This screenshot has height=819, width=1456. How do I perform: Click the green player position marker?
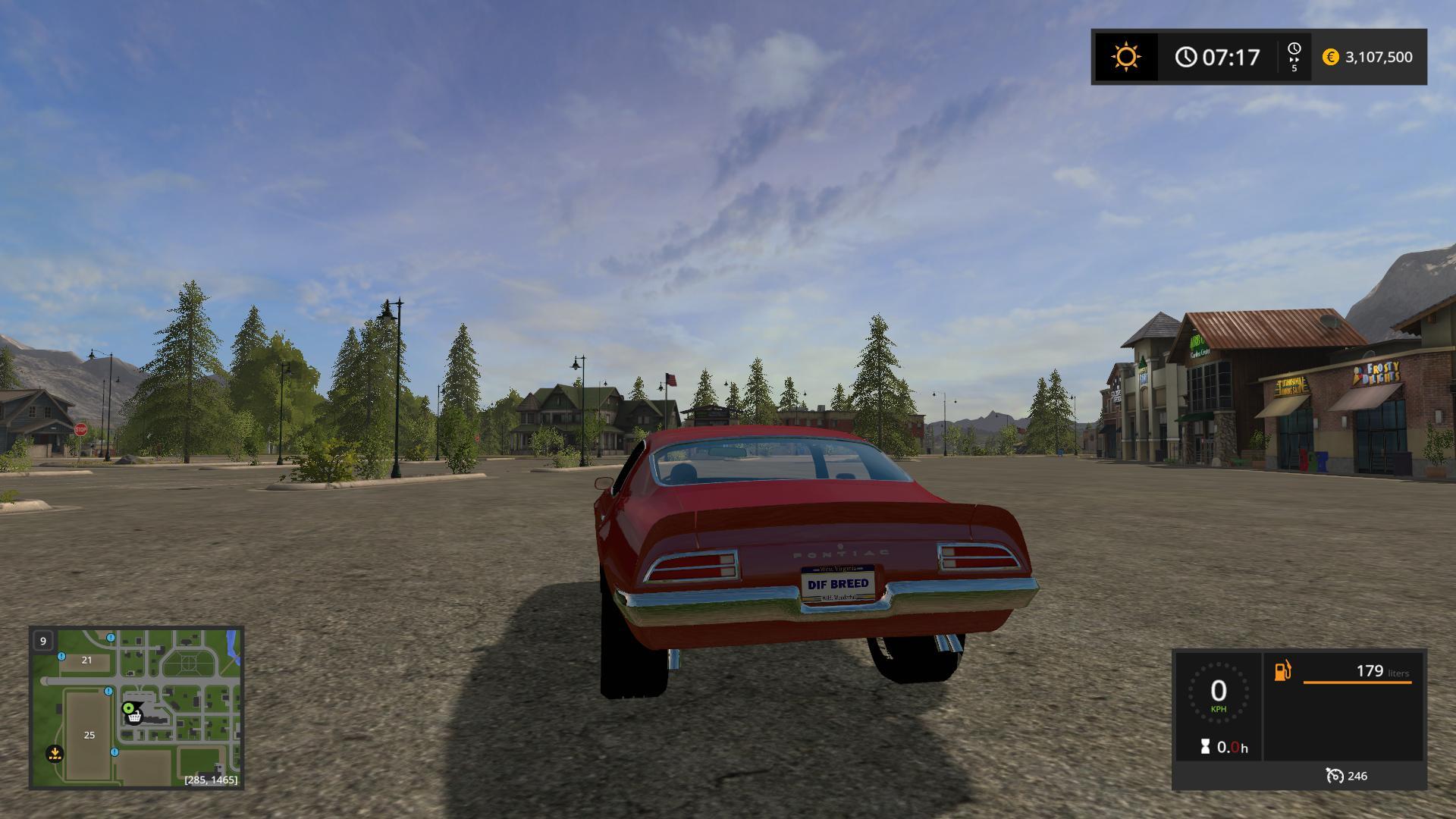128,708
